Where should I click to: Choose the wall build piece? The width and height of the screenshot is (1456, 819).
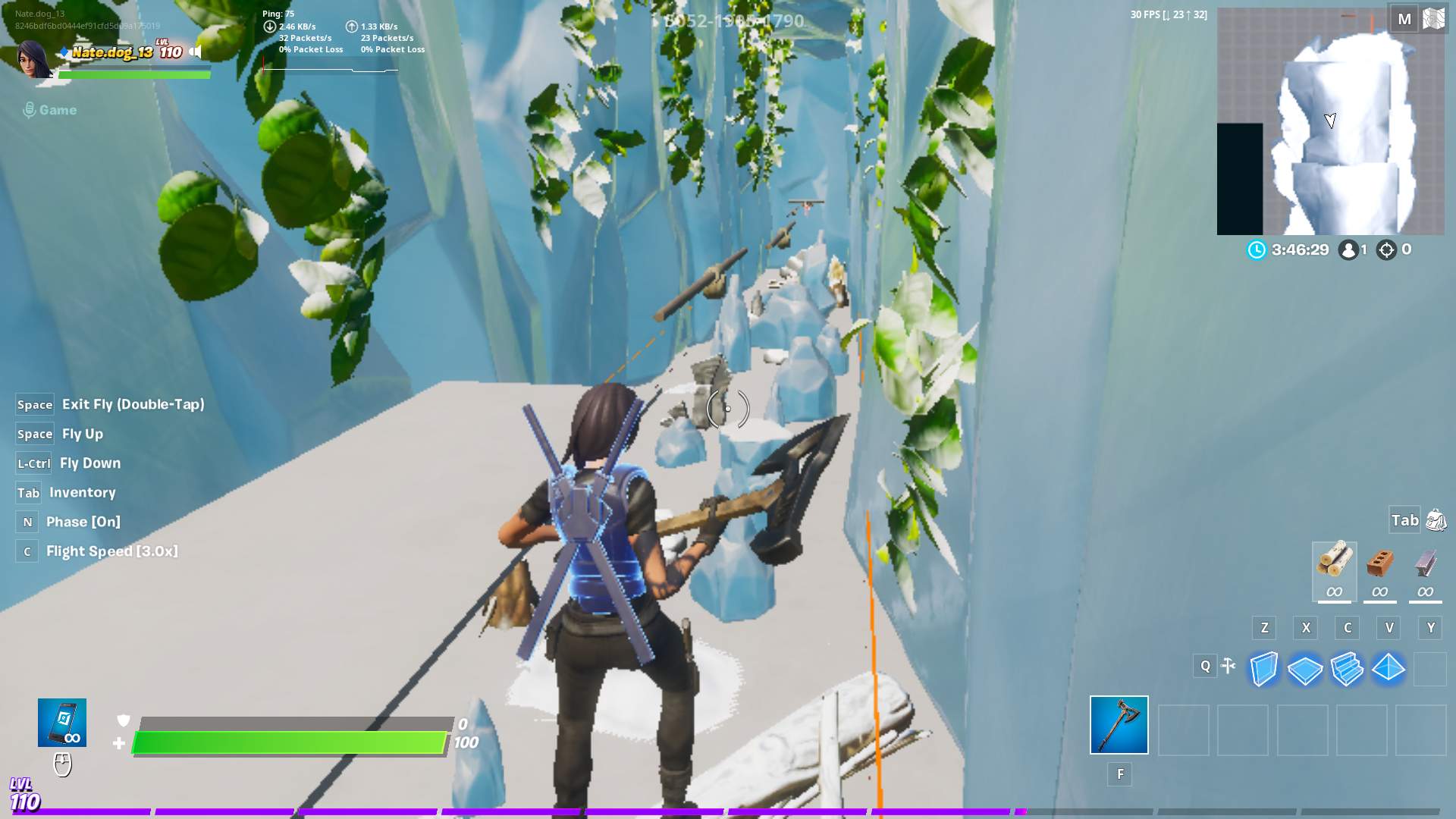click(1263, 669)
